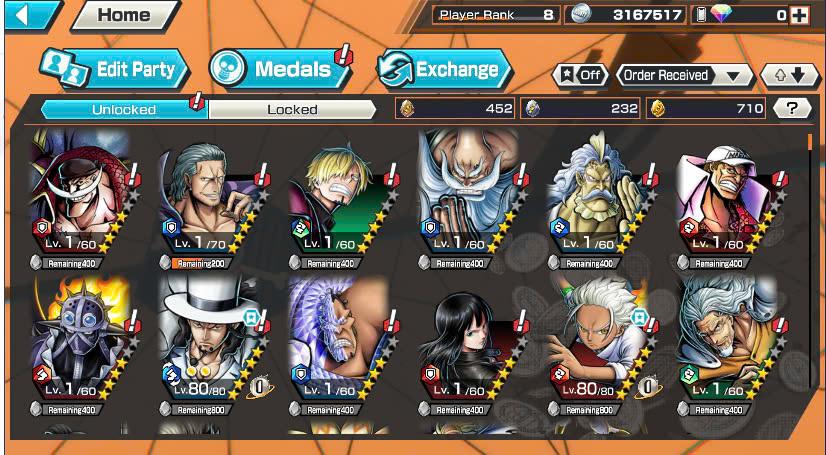Go back with the blue arrow button
Viewport: 826px width, 455px height.
[31, 14]
